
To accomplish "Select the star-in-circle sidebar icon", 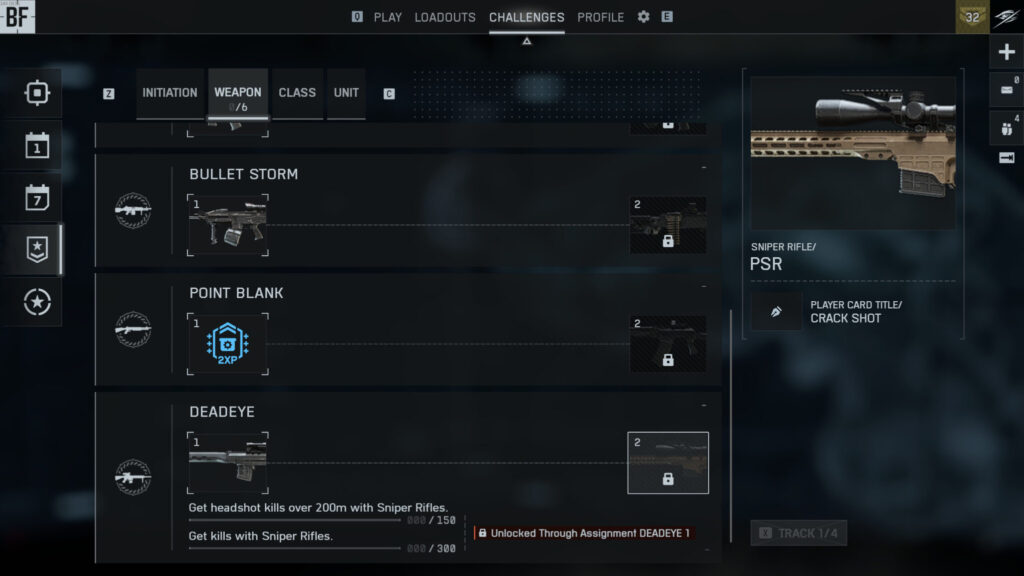I will [x=37, y=302].
